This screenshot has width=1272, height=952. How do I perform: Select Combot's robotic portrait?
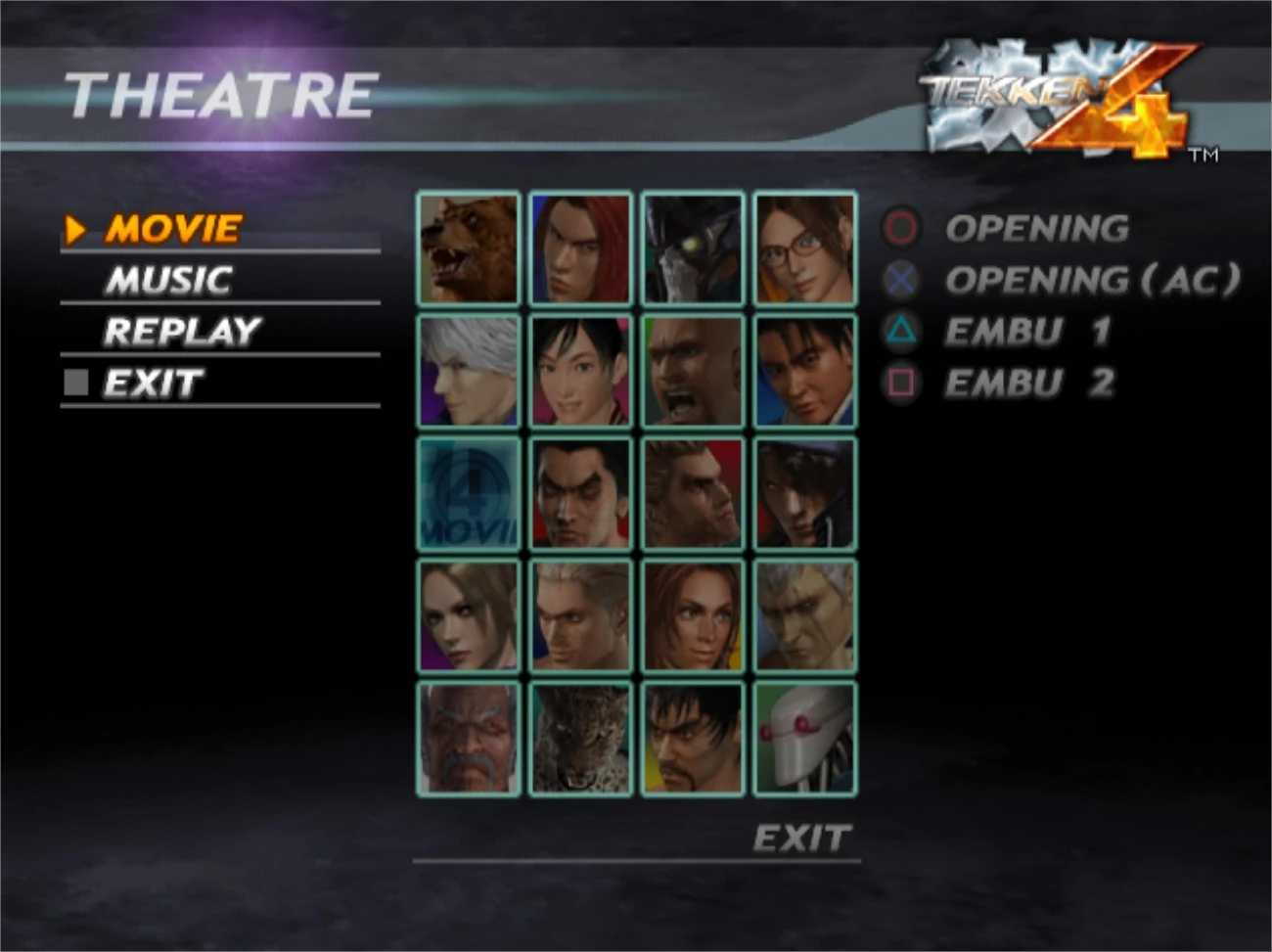click(x=804, y=739)
